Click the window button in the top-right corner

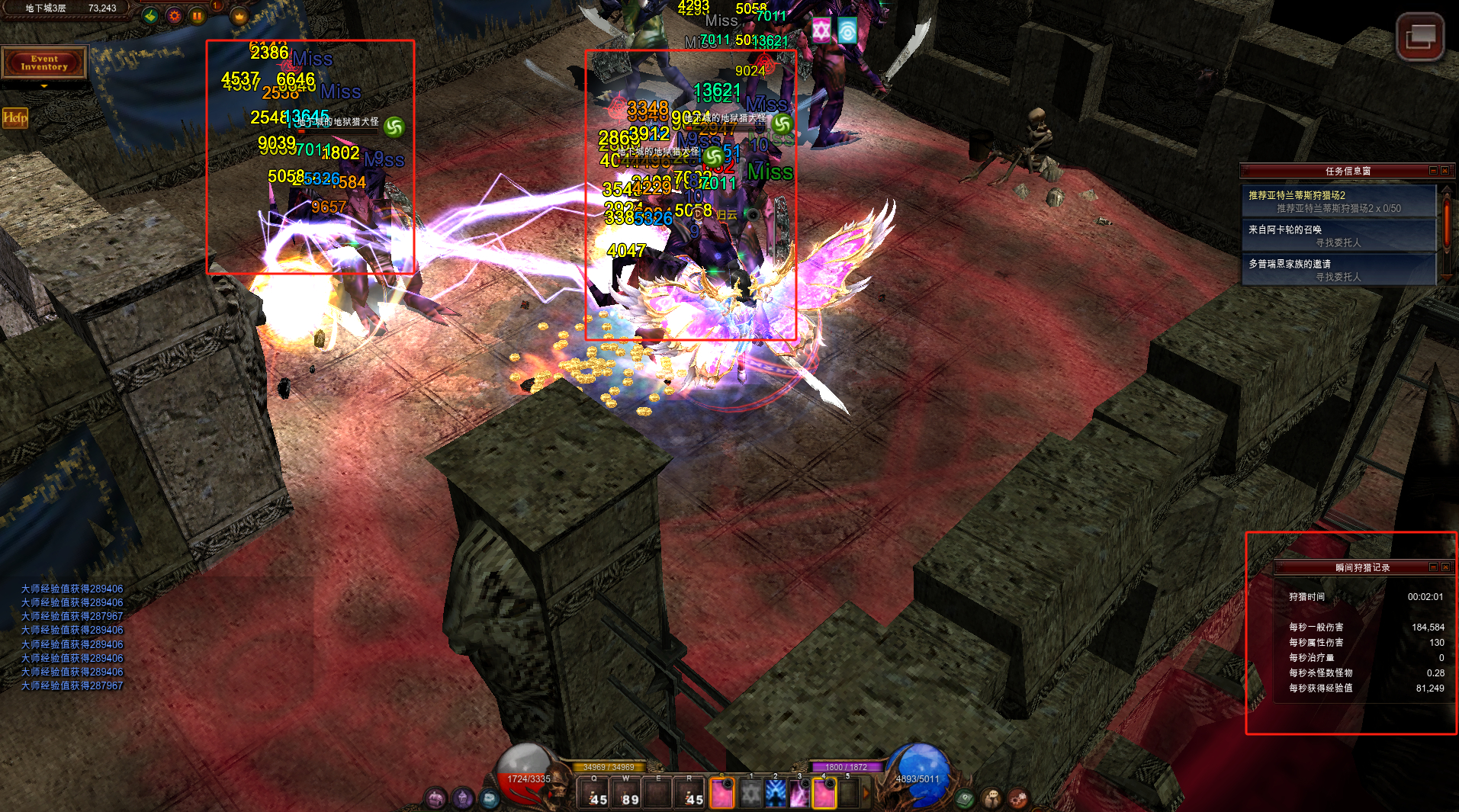click(1419, 36)
